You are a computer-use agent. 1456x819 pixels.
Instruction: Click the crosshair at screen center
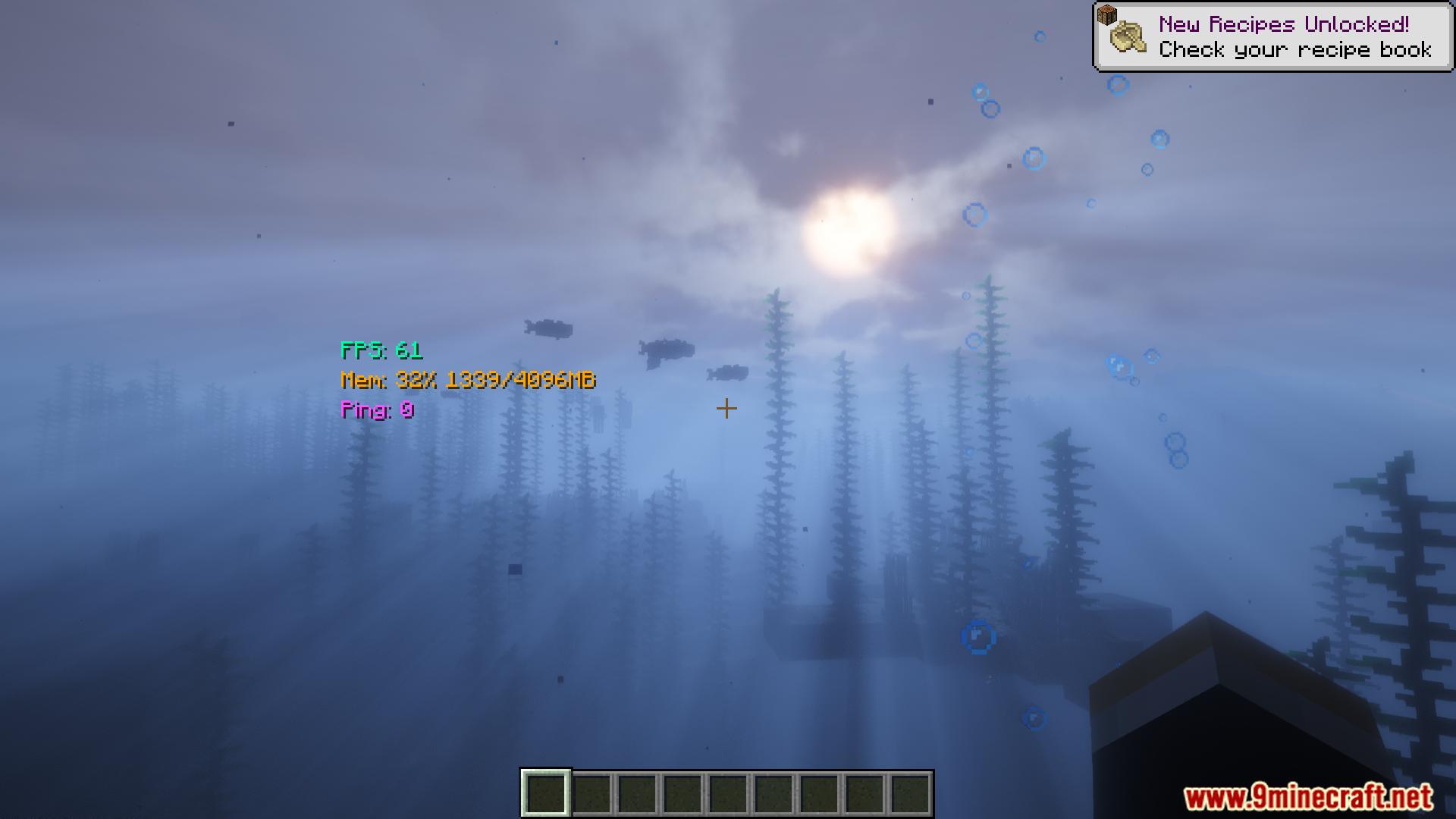pos(726,408)
